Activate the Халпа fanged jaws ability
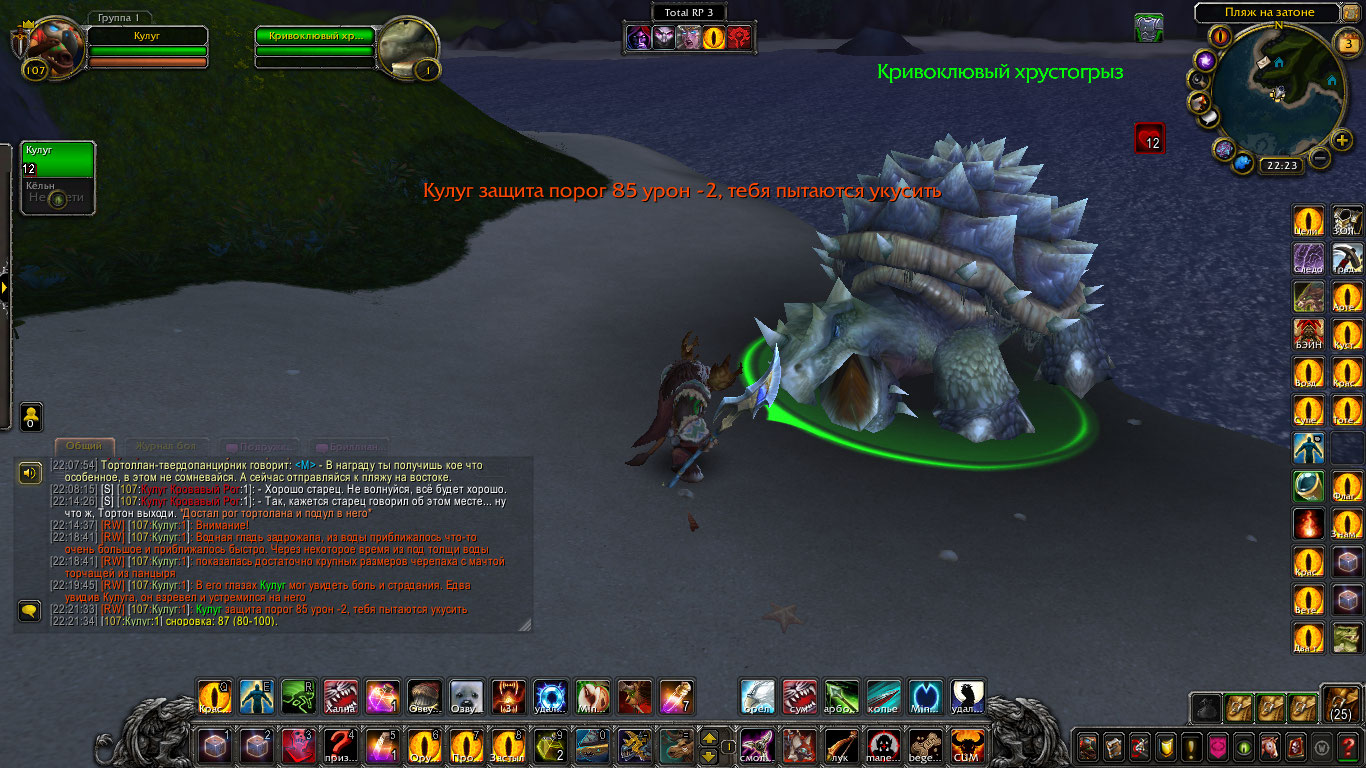Viewport: 1366px width, 768px height. [340, 696]
